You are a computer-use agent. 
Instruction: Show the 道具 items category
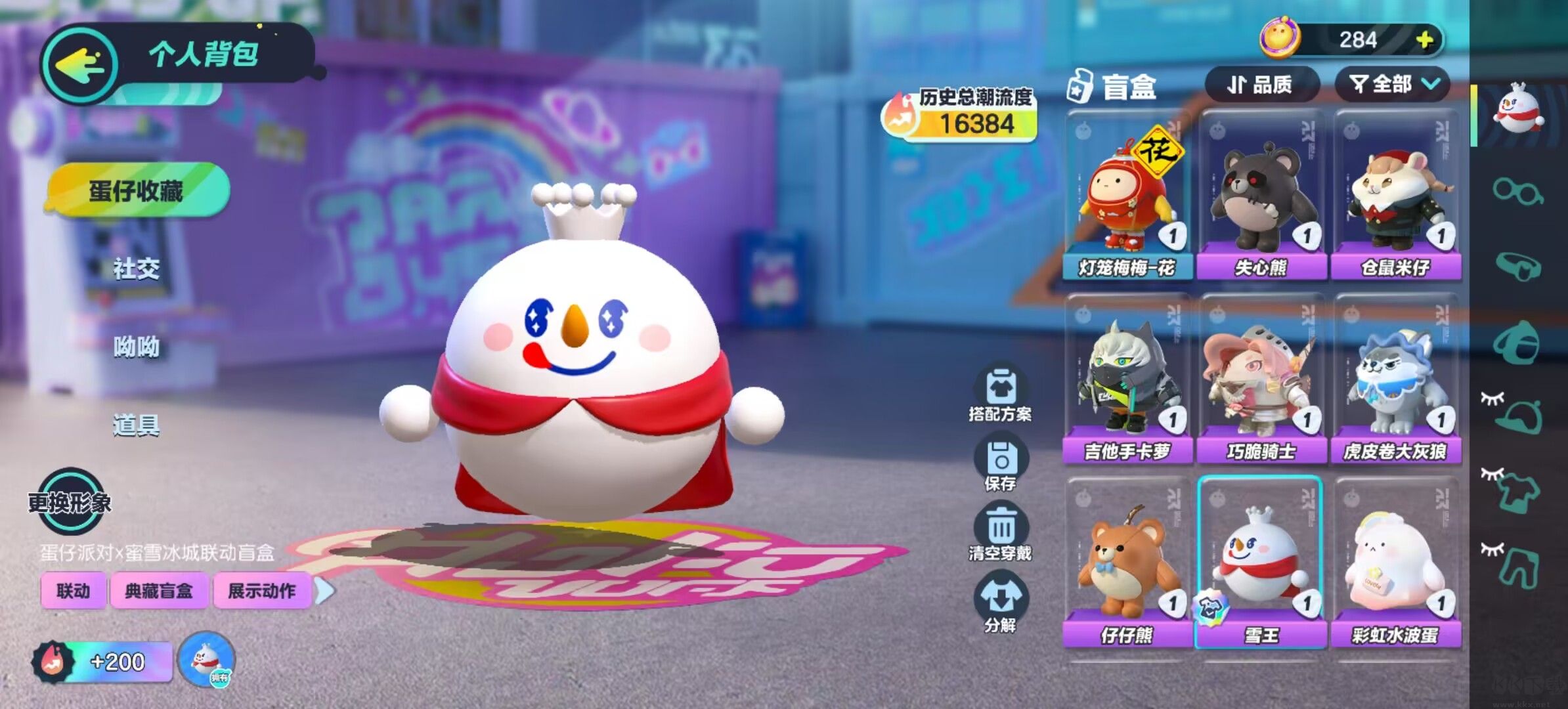(137, 425)
